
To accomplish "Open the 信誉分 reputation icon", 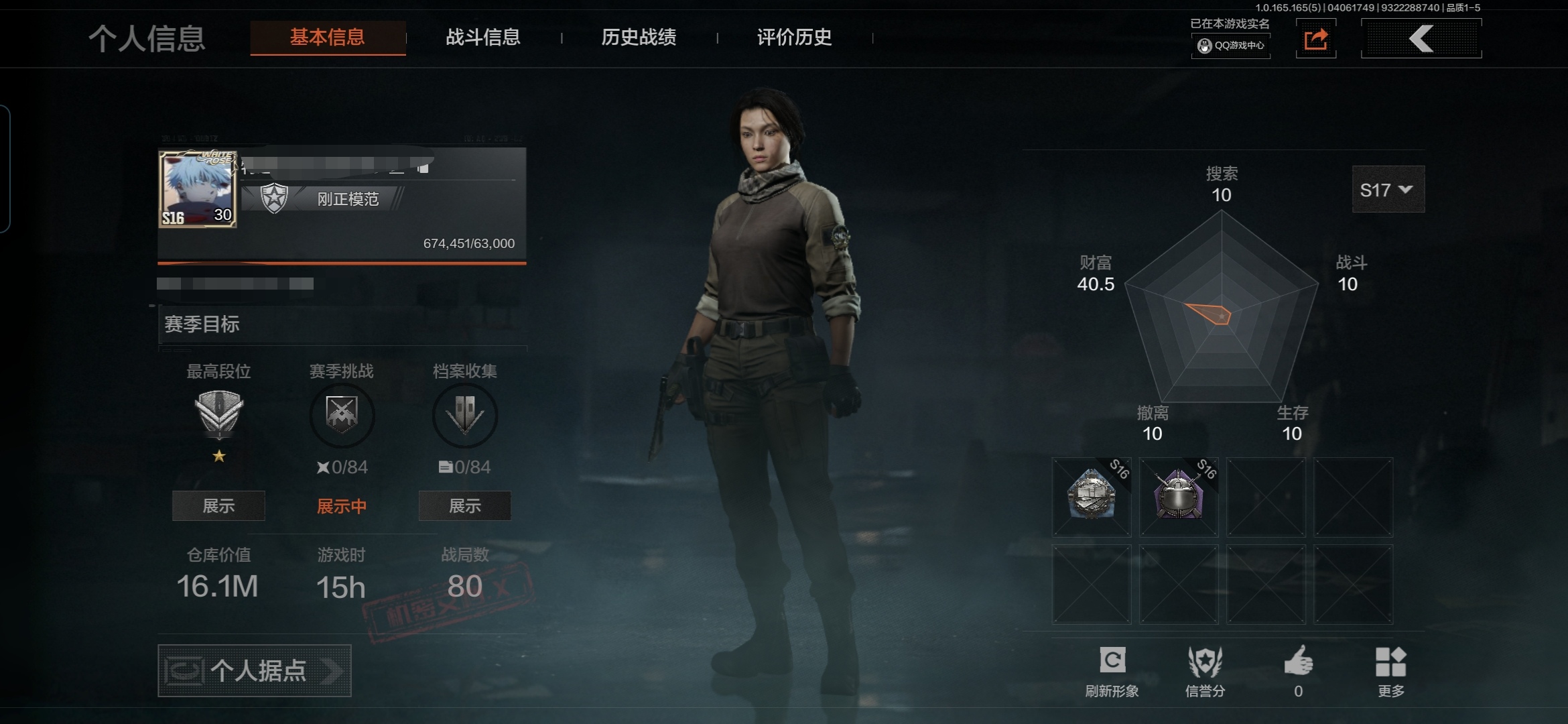I will [x=1205, y=670].
